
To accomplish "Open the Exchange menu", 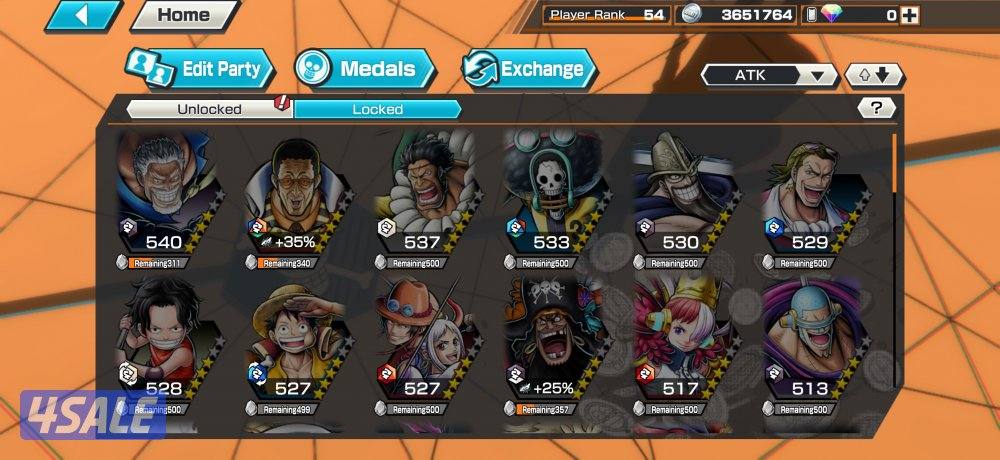I will point(528,69).
